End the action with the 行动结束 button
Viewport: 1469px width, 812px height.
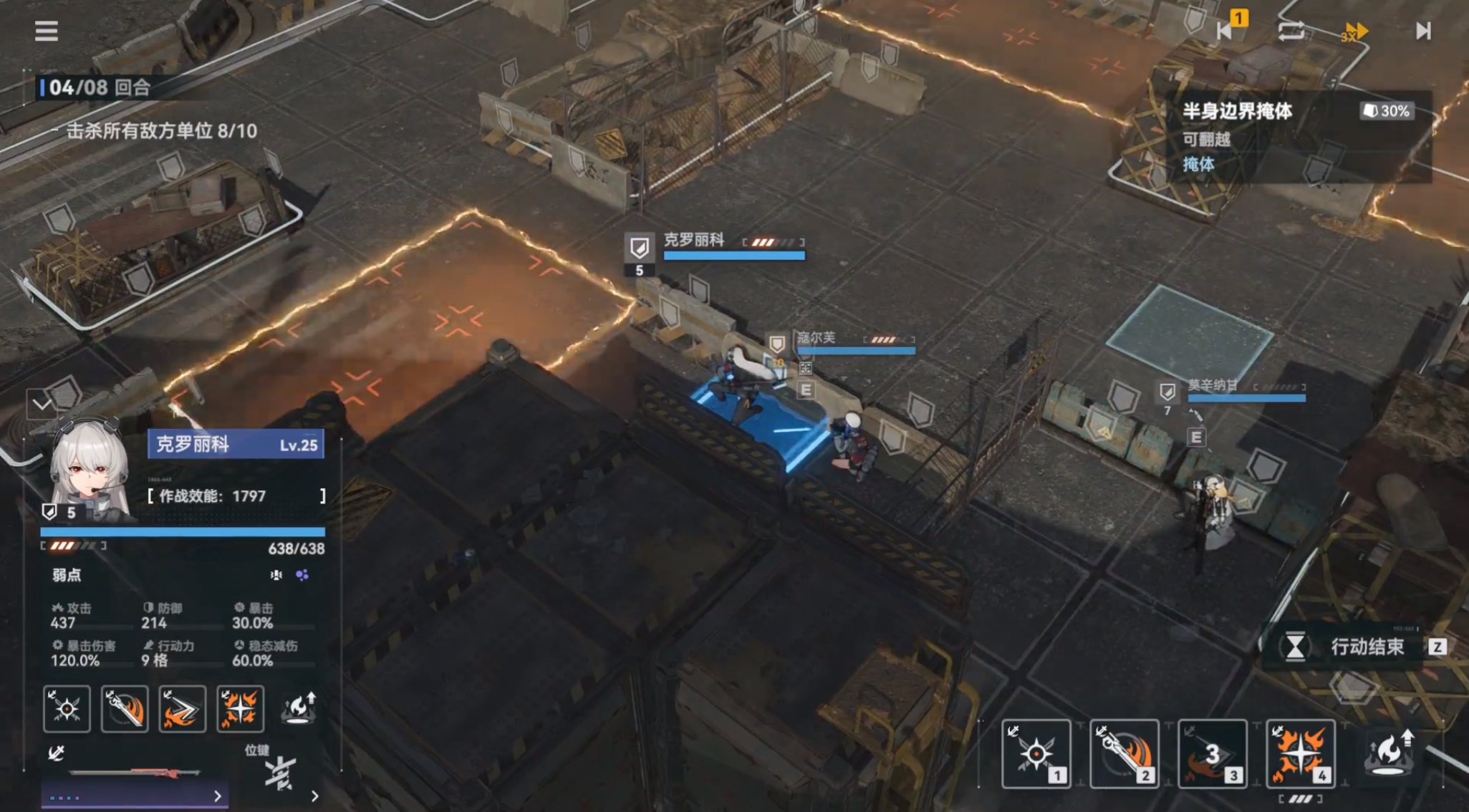pos(1354,647)
